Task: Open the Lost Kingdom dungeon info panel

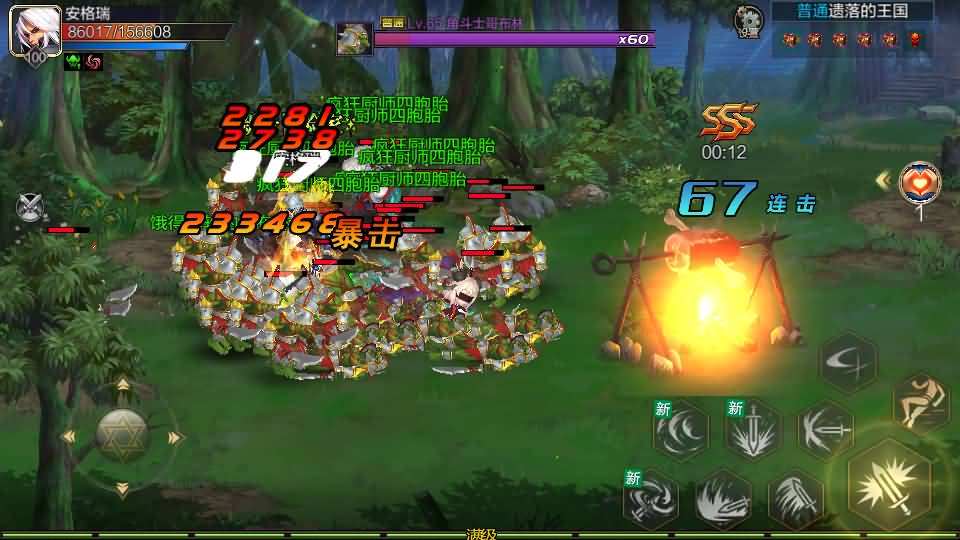Action: tap(852, 11)
